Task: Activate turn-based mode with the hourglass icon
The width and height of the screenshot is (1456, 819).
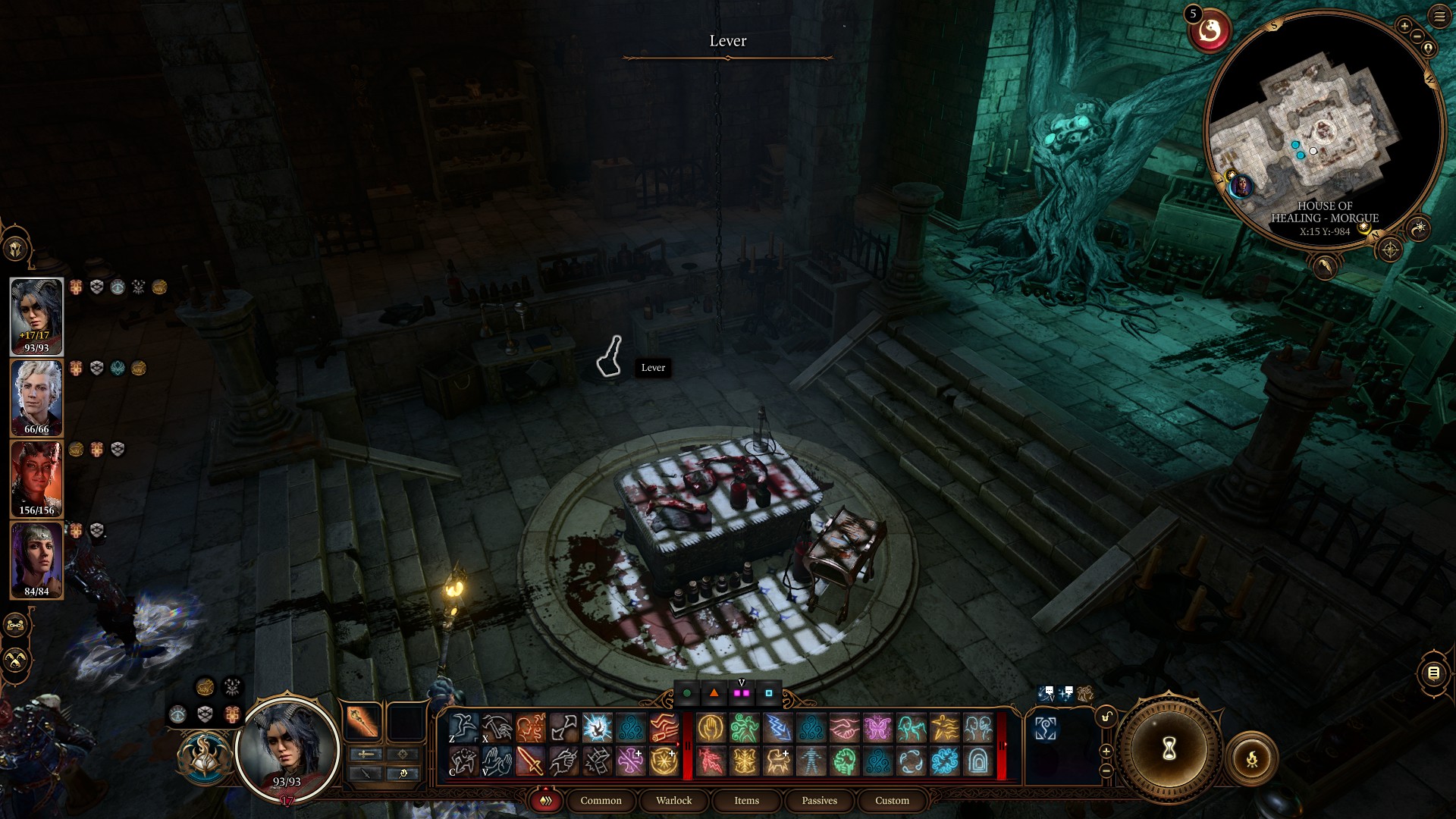Action: (1169, 748)
